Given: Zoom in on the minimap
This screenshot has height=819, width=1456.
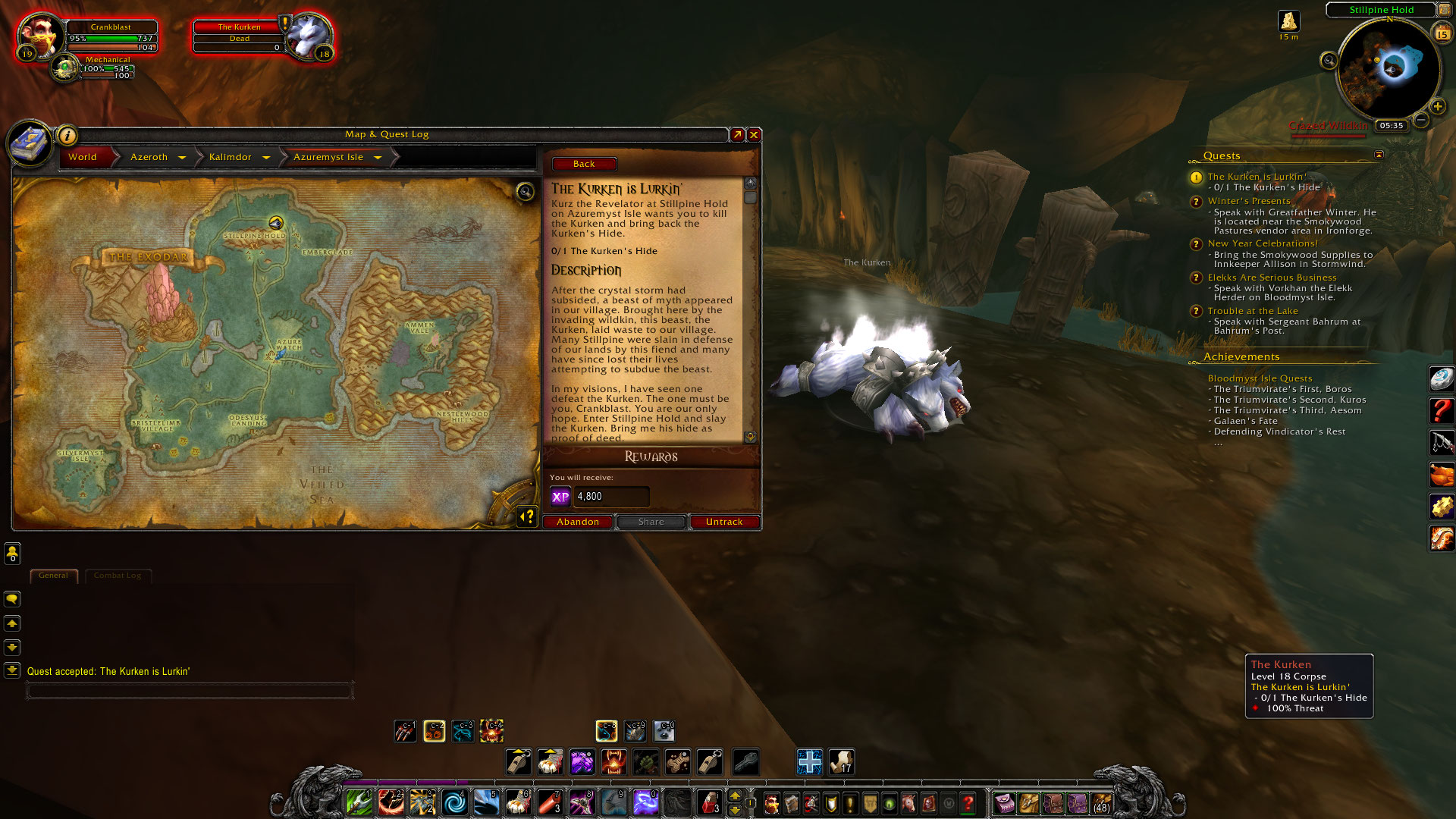Looking at the screenshot, I should coord(1437,106).
